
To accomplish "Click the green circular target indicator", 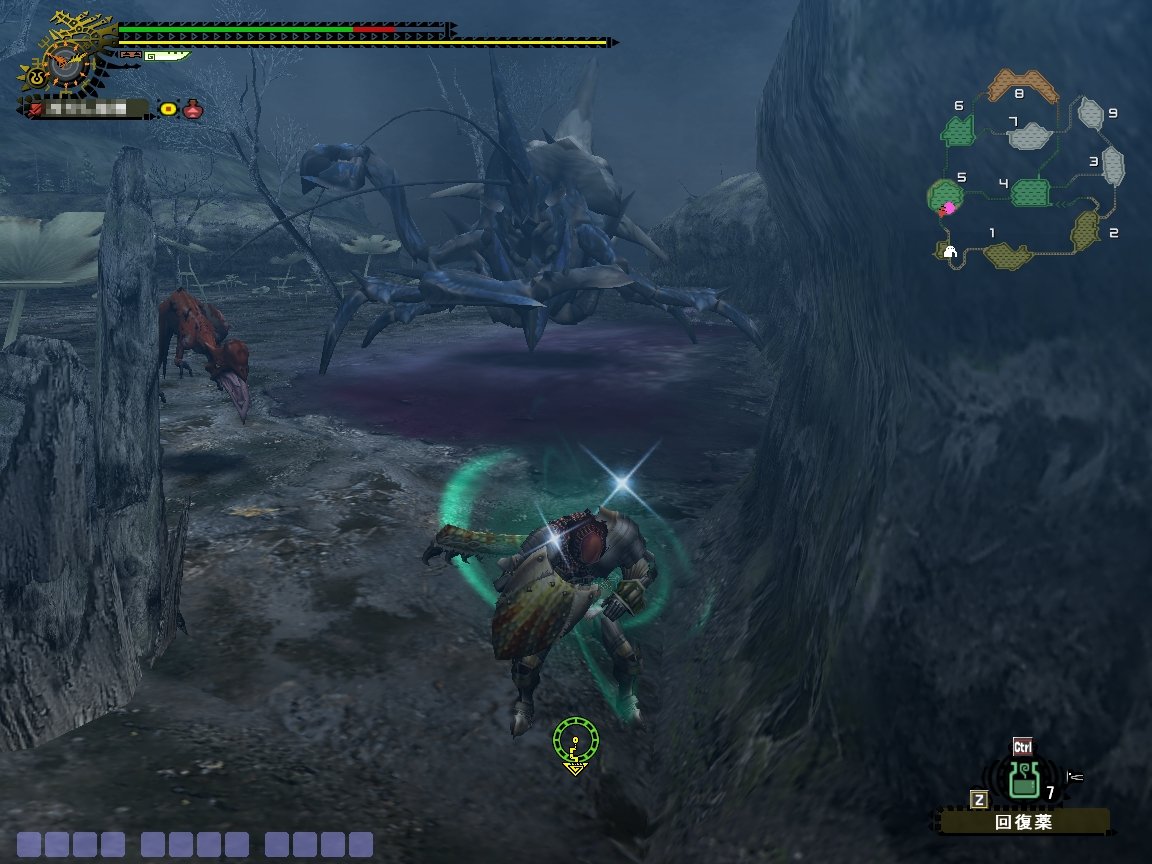I will pyautogui.click(x=576, y=742).
